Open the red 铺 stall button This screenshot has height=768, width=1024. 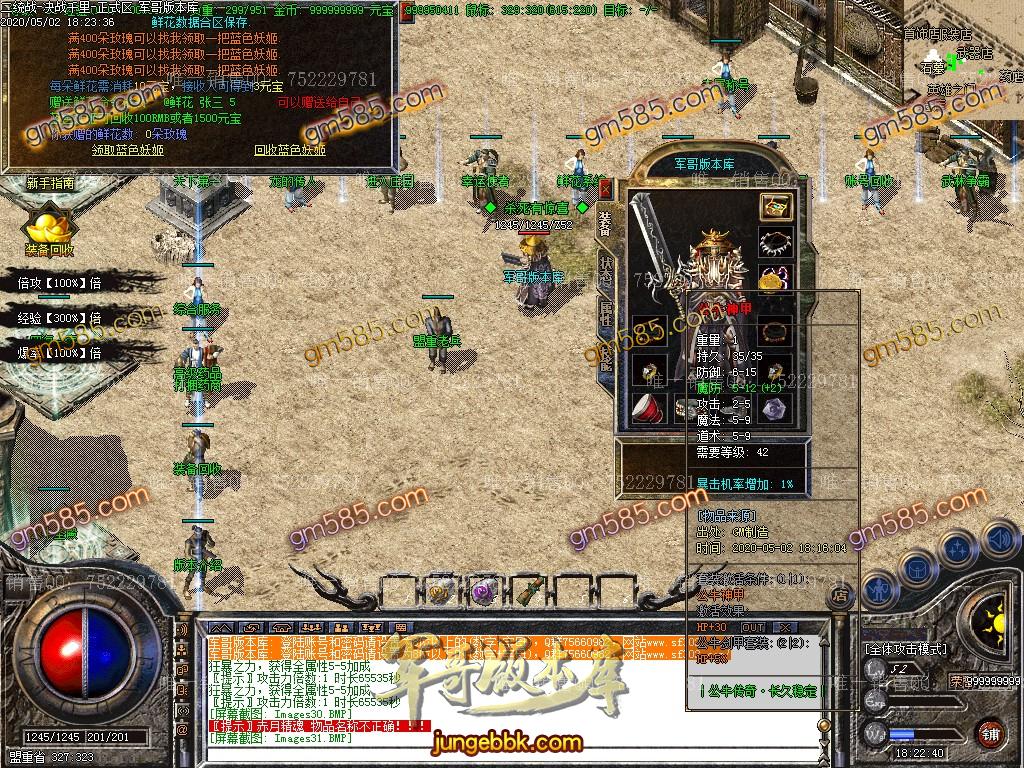coord(990,733)
